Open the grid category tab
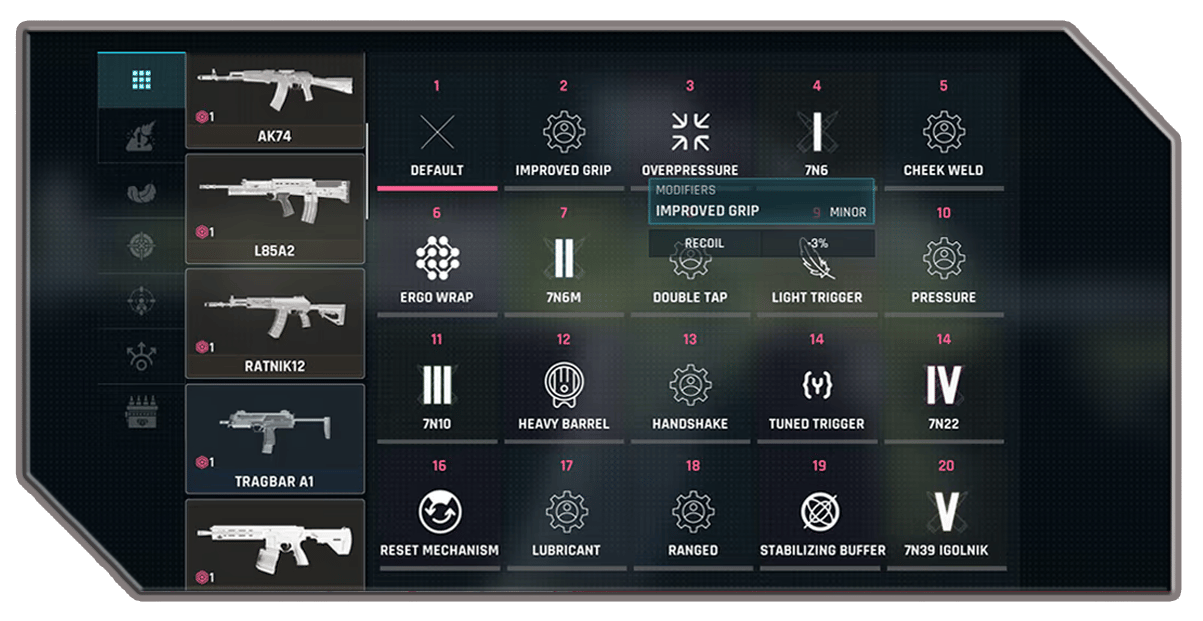The height and width of the screenshot is (621, 1203). (x=141, y=80)
